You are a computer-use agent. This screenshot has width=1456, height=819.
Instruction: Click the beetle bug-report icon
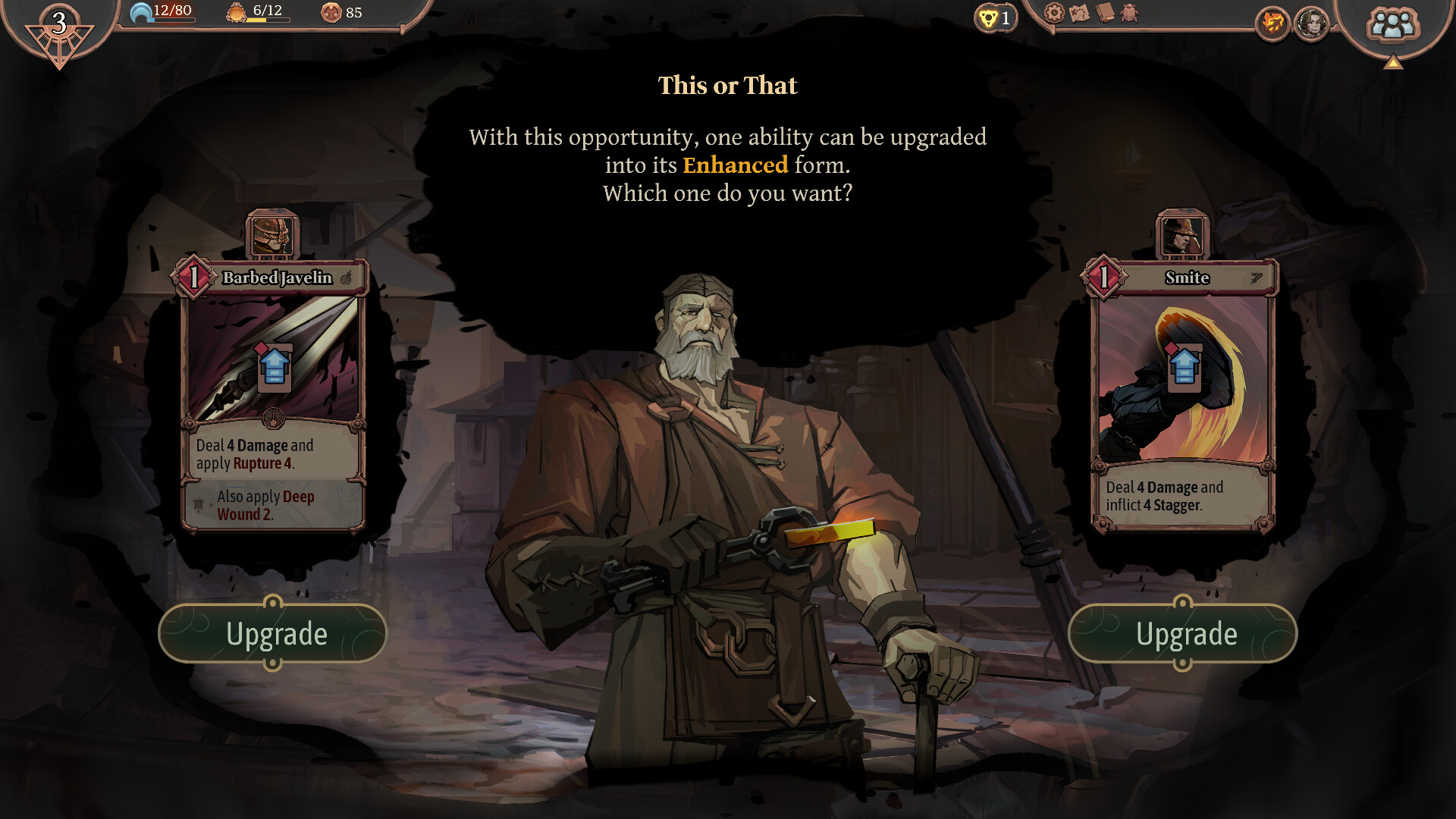tap(1129, 13)
